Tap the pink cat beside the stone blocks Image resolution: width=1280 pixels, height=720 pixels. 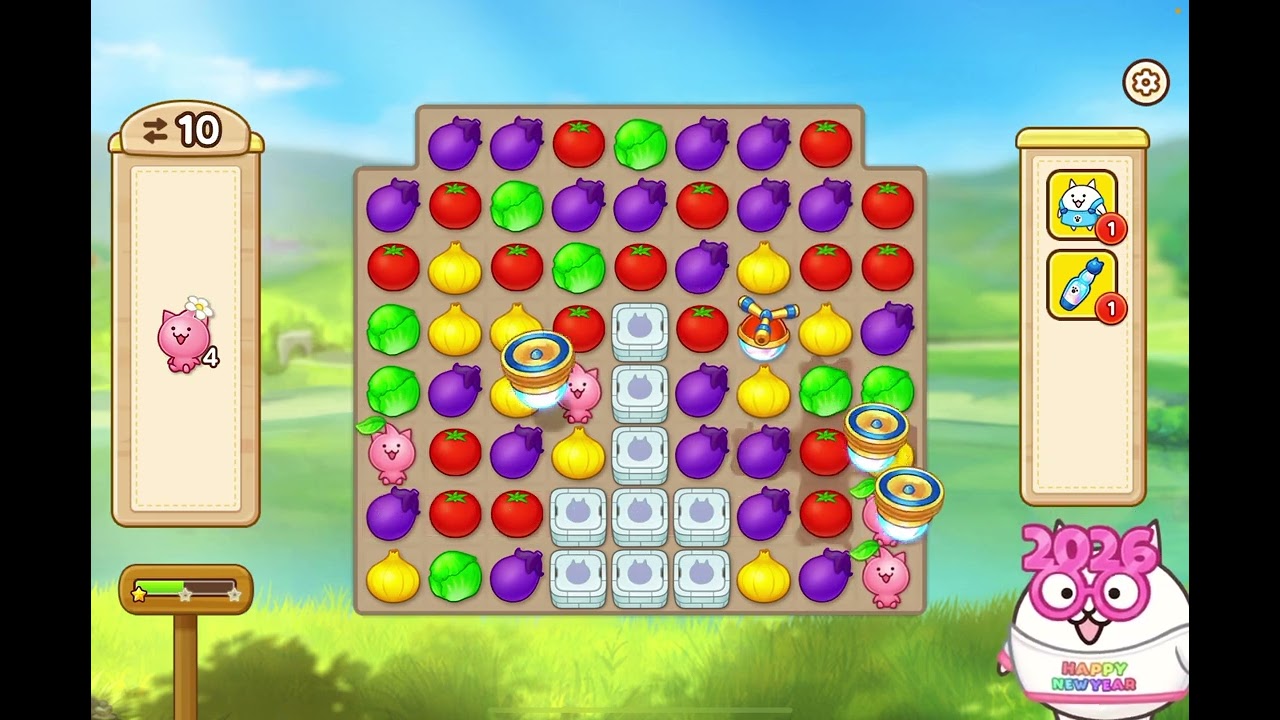[x=581, y=392]
